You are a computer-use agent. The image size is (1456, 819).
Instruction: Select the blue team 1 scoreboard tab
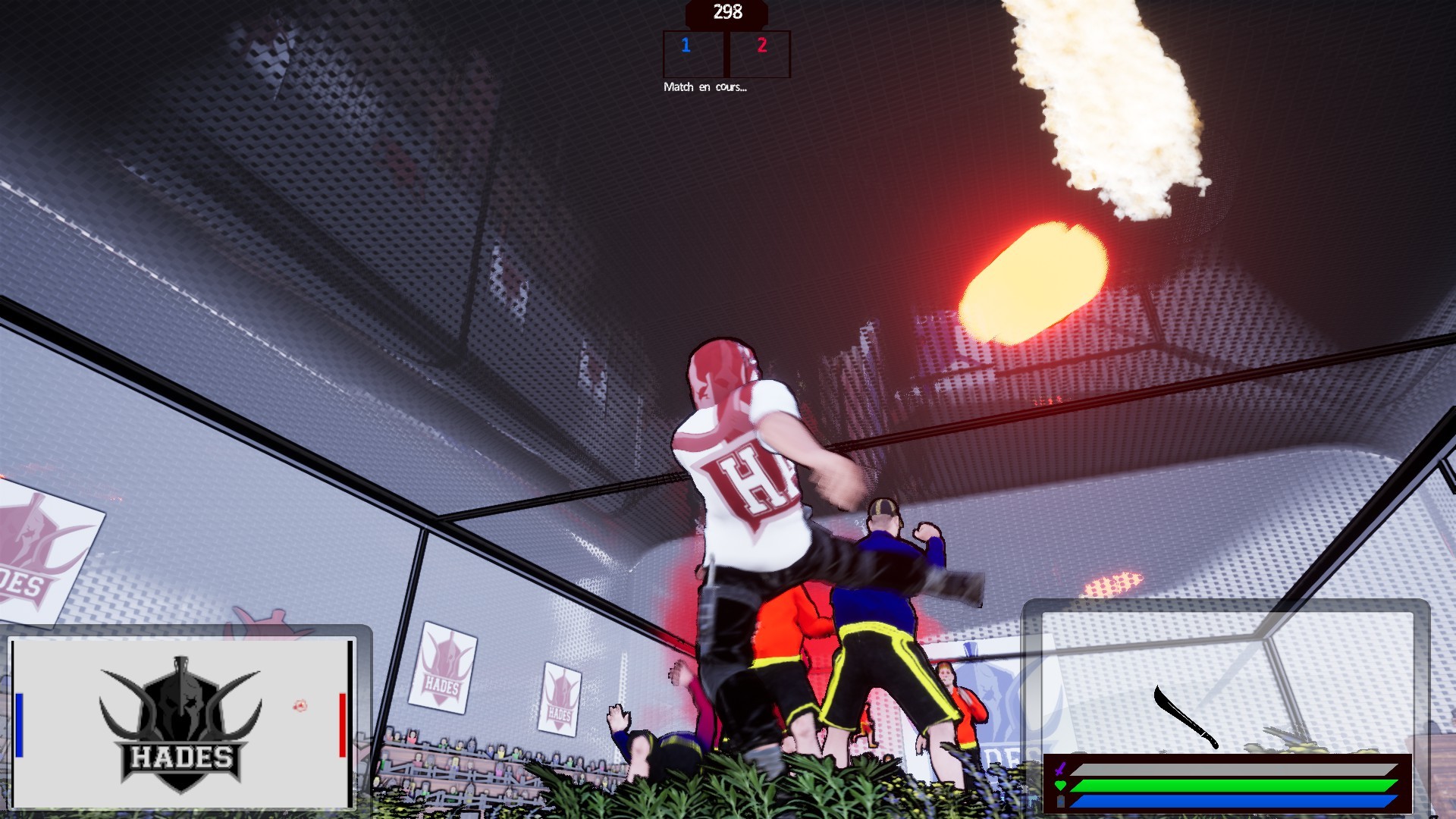click(686, 46)
